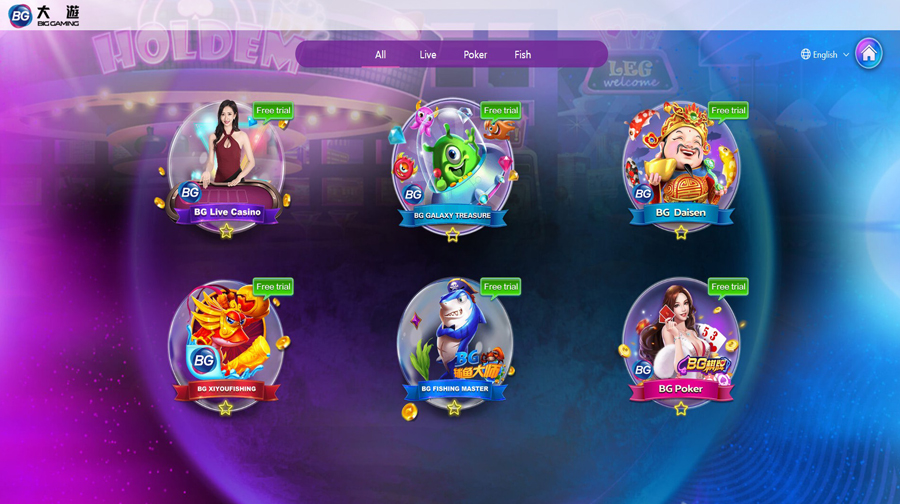Start the BG Live Casino free trial
Screen dimensions: 900x504
pos(272,111)
